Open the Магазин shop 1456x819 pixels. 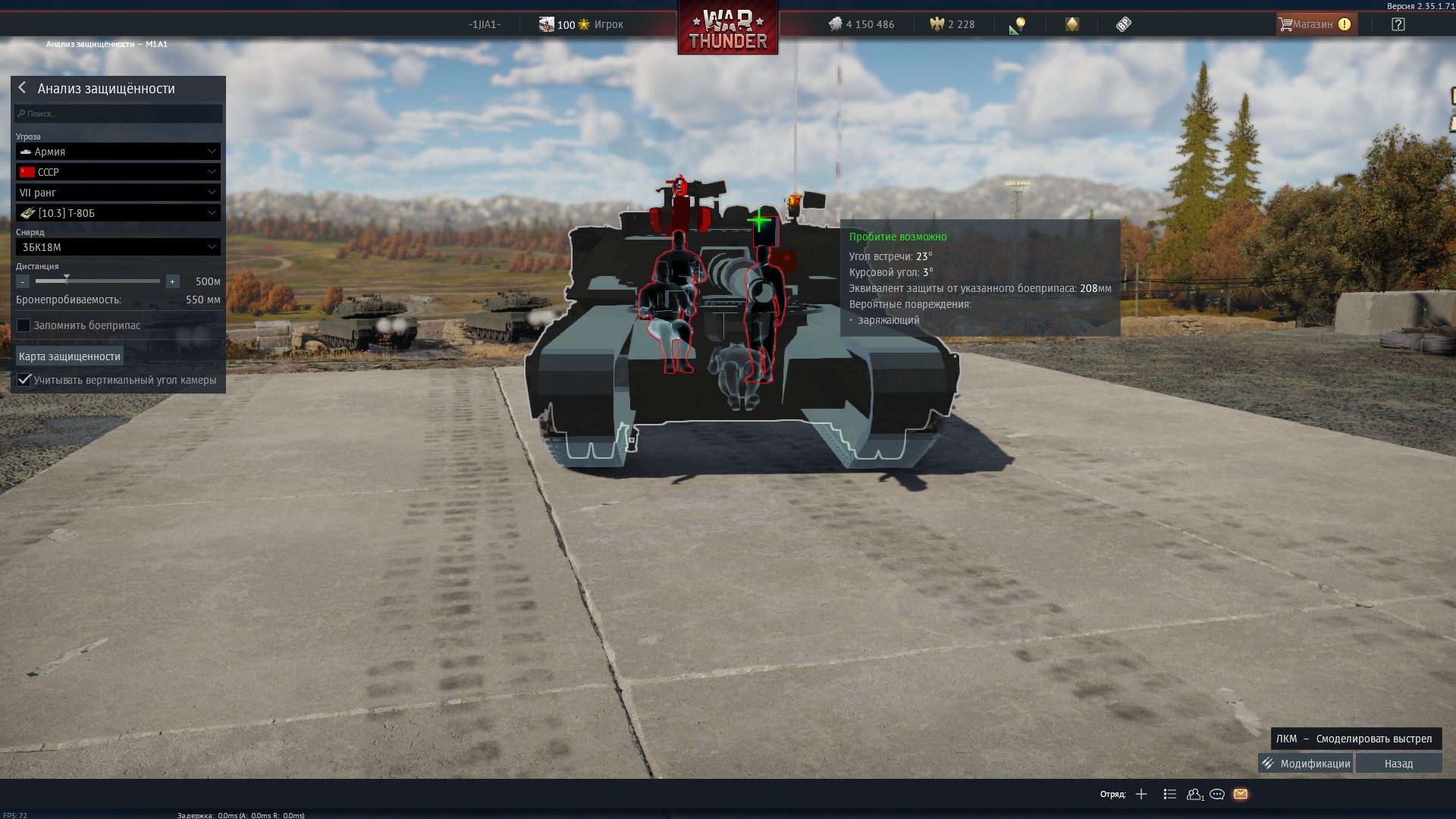pos(1313,24)
